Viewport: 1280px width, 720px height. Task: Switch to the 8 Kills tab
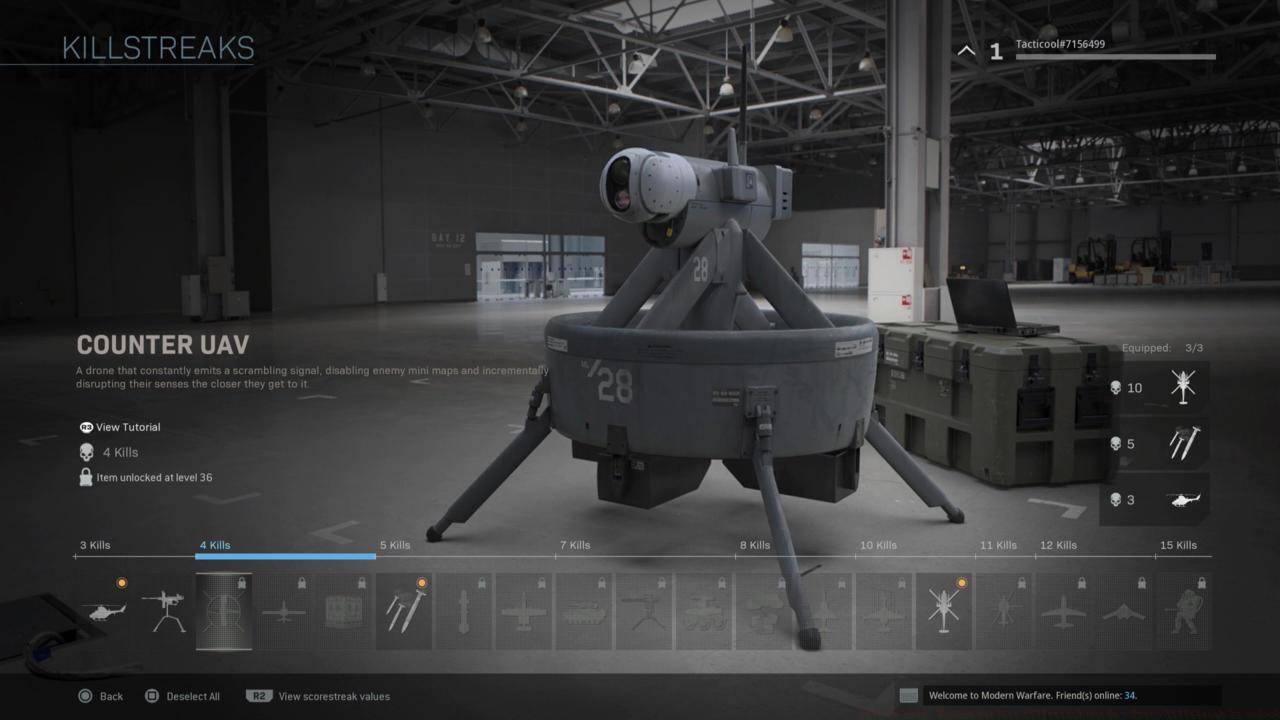(x=755, y=545)
